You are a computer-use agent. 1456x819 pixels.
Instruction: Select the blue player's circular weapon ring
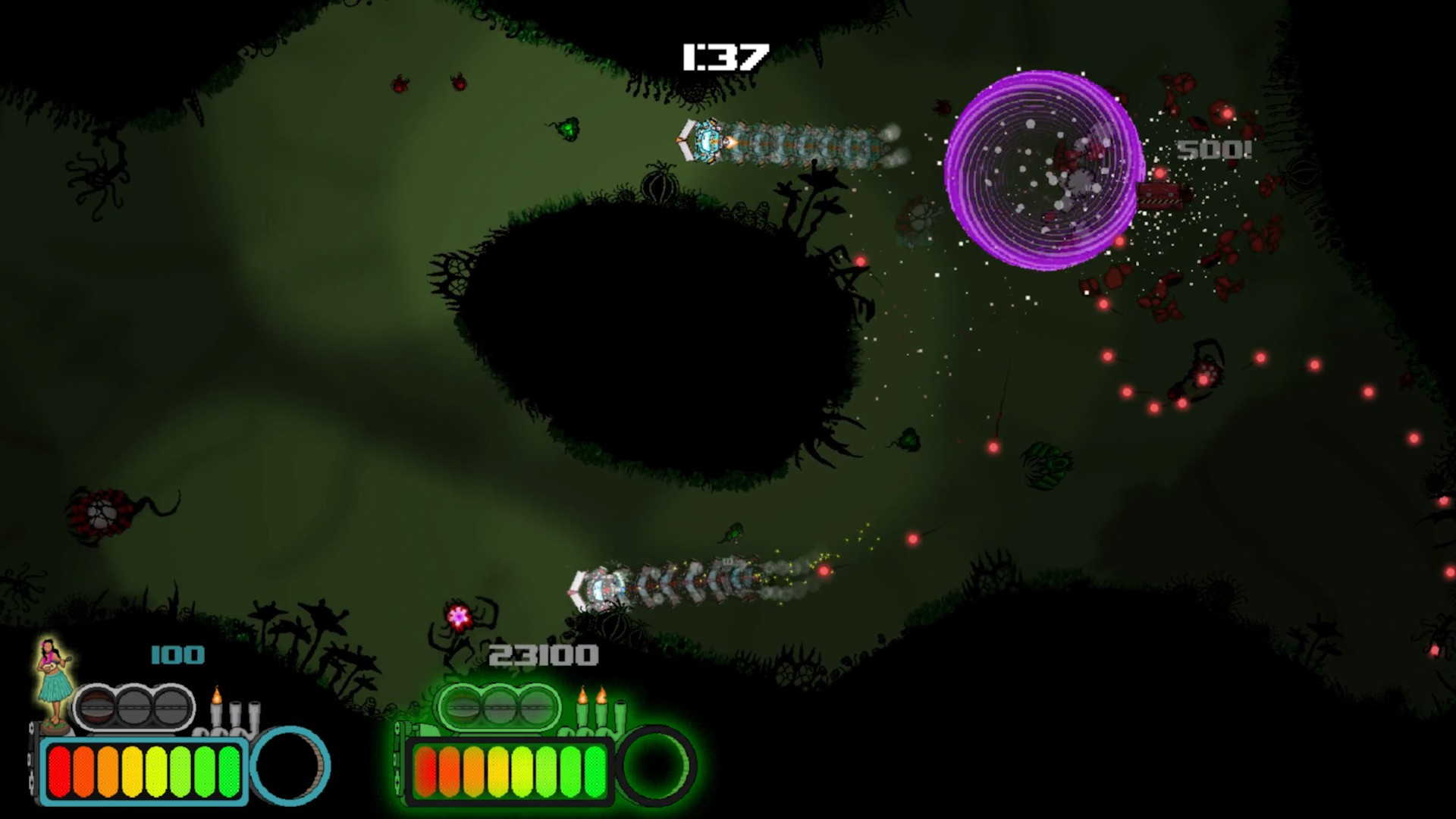click(290, 765)
